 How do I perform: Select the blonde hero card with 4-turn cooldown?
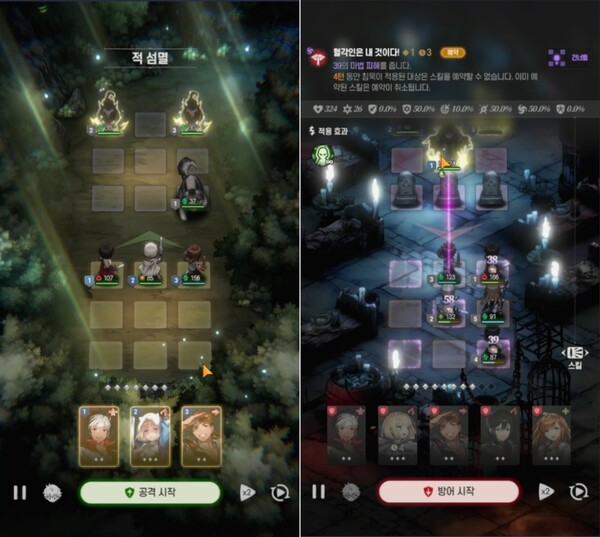coord(398,437)
